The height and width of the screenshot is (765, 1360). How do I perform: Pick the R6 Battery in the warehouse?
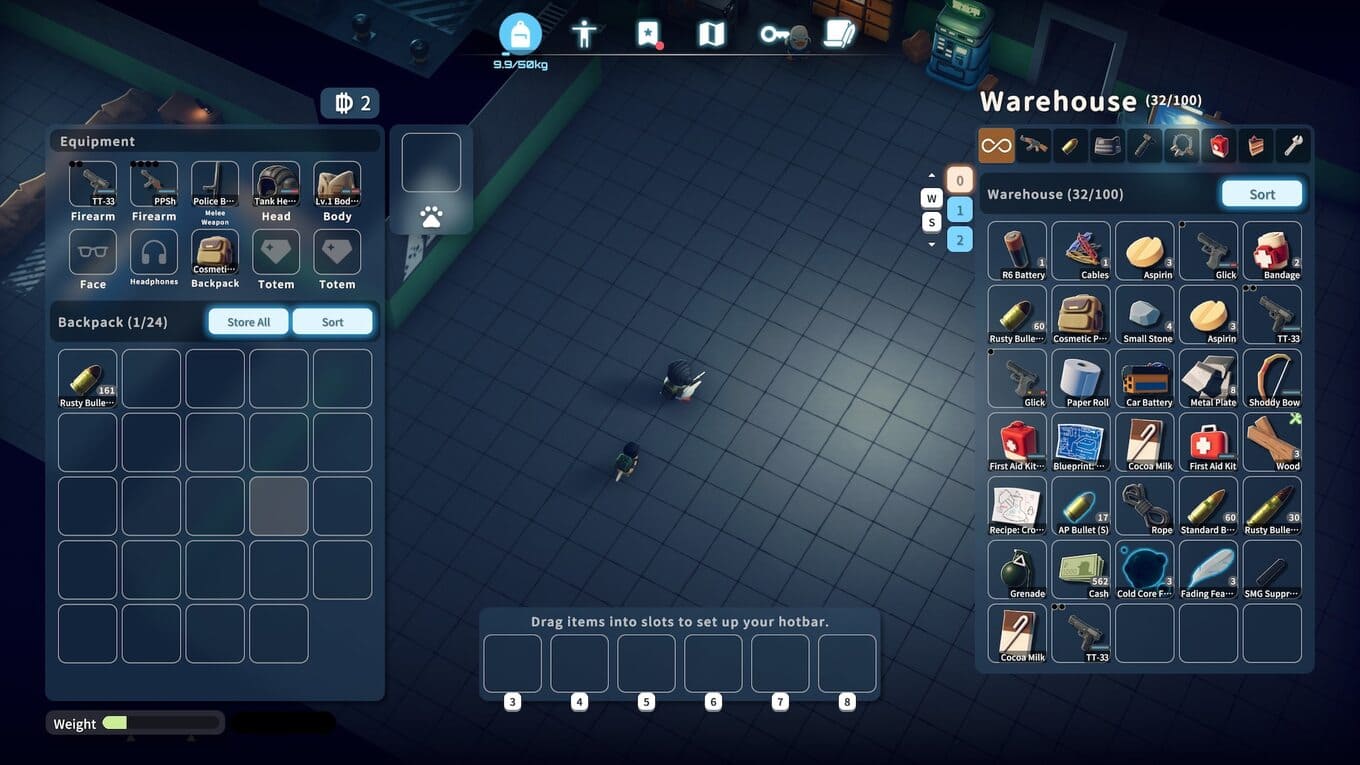tap(1017, 250)
